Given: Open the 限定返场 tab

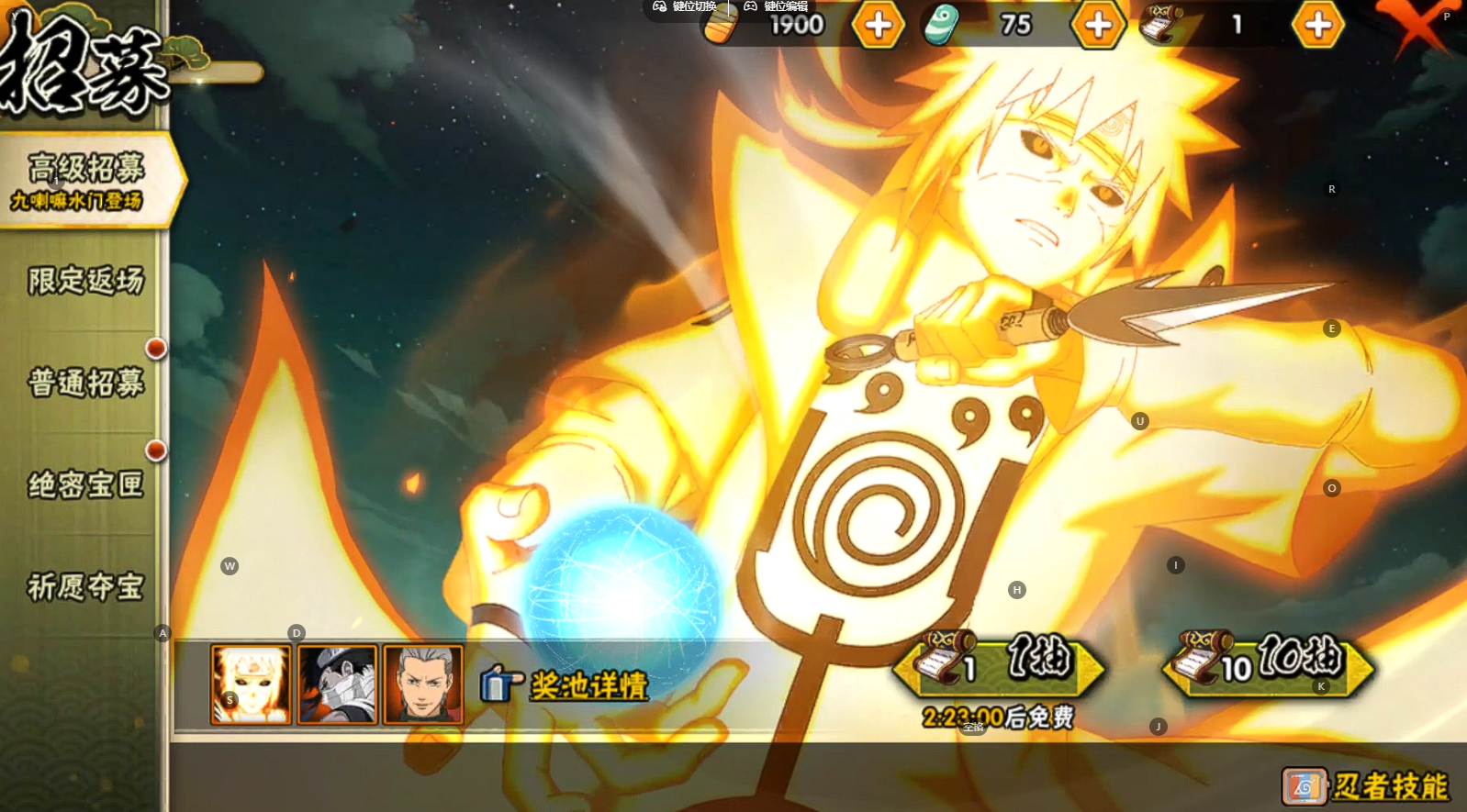Looking at the screenshot, I should 86,281.
